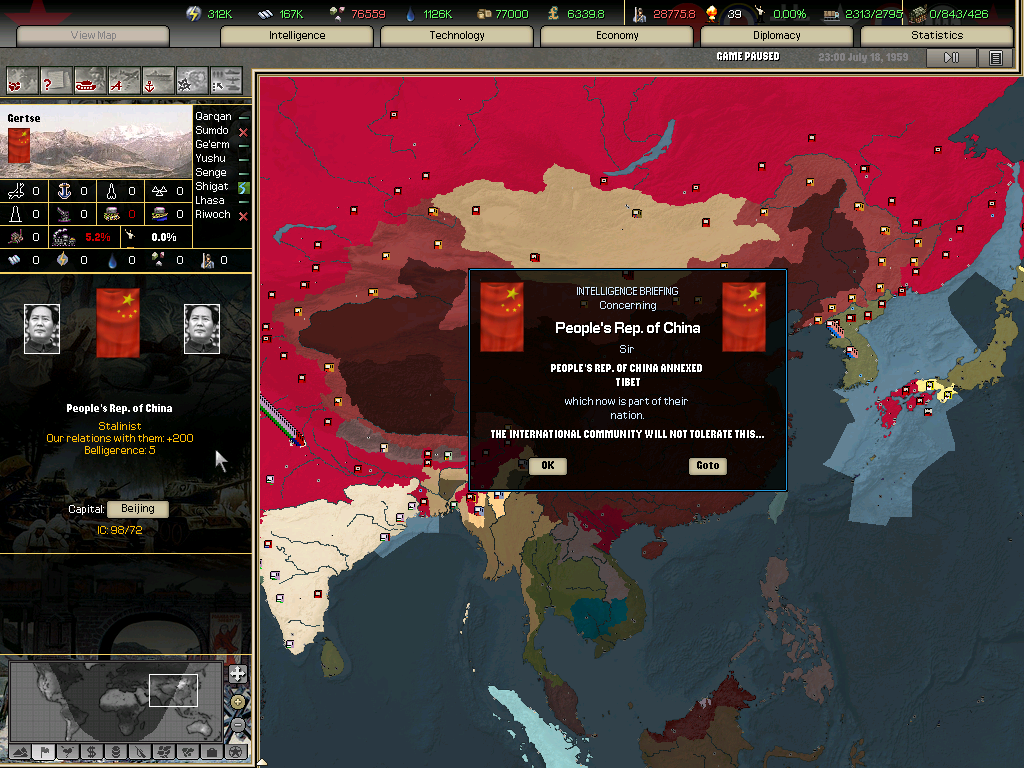Screen dimensions: 1024x768
Task: Select the aircraft air units toolbar icon
Action: [124, 79]
